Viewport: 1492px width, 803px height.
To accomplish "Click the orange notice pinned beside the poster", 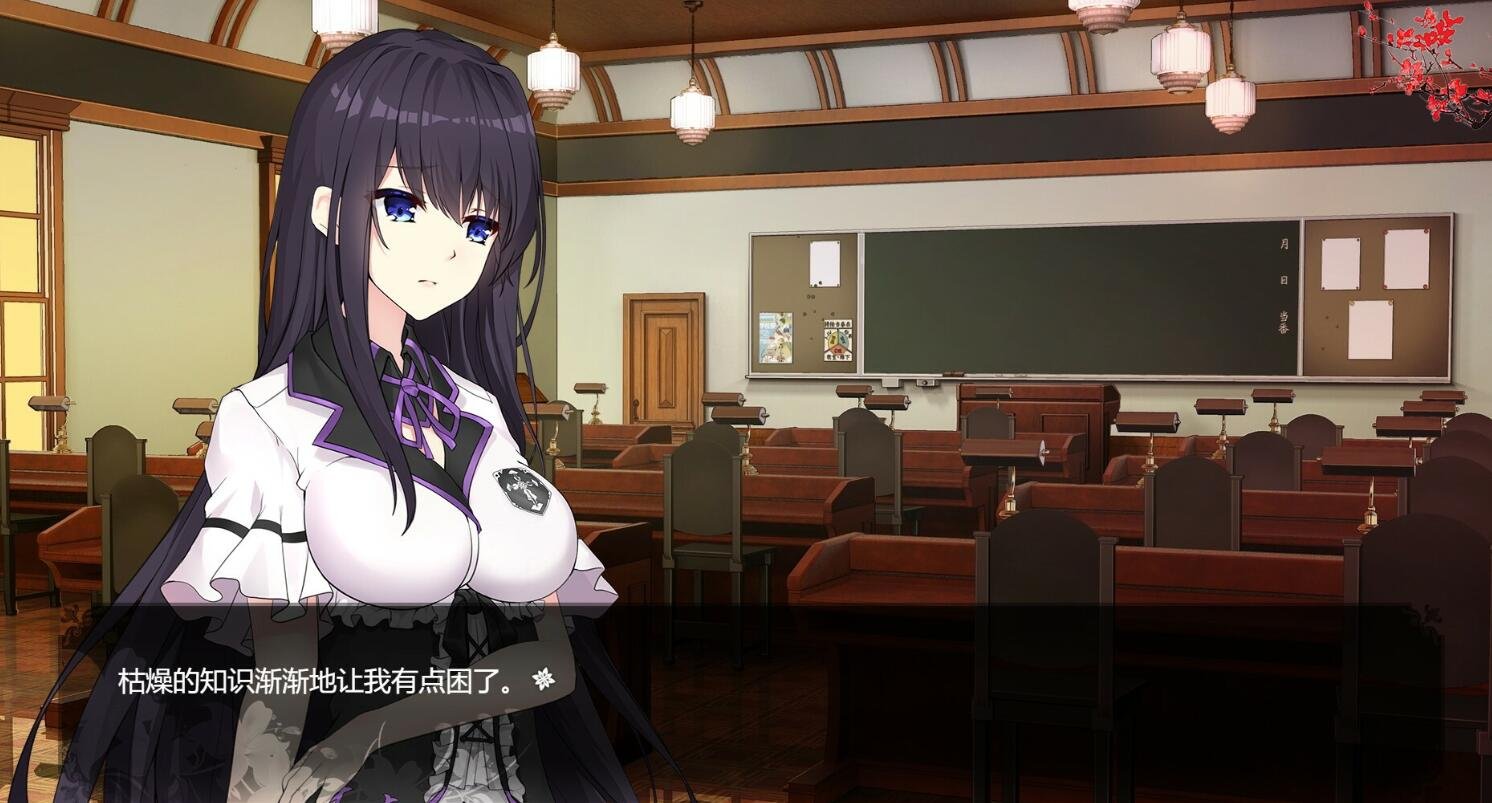I will coord(838,340).
